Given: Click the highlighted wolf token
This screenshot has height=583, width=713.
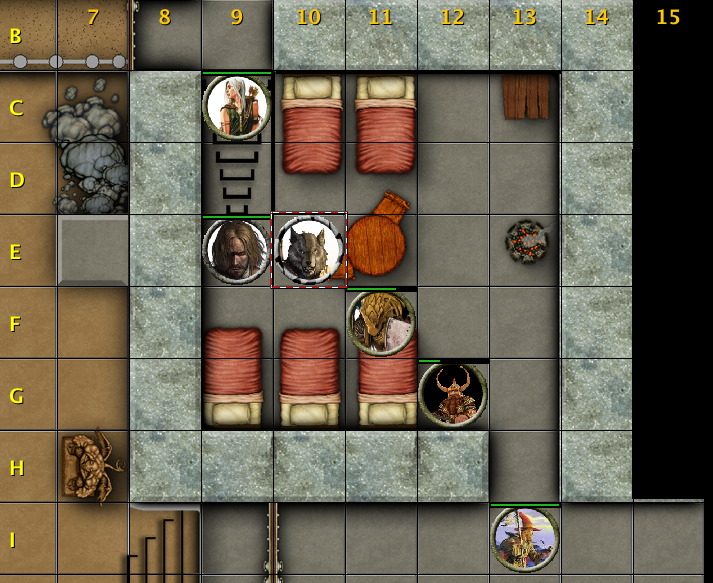Looking at the screenshot, I should click(309, 251).
